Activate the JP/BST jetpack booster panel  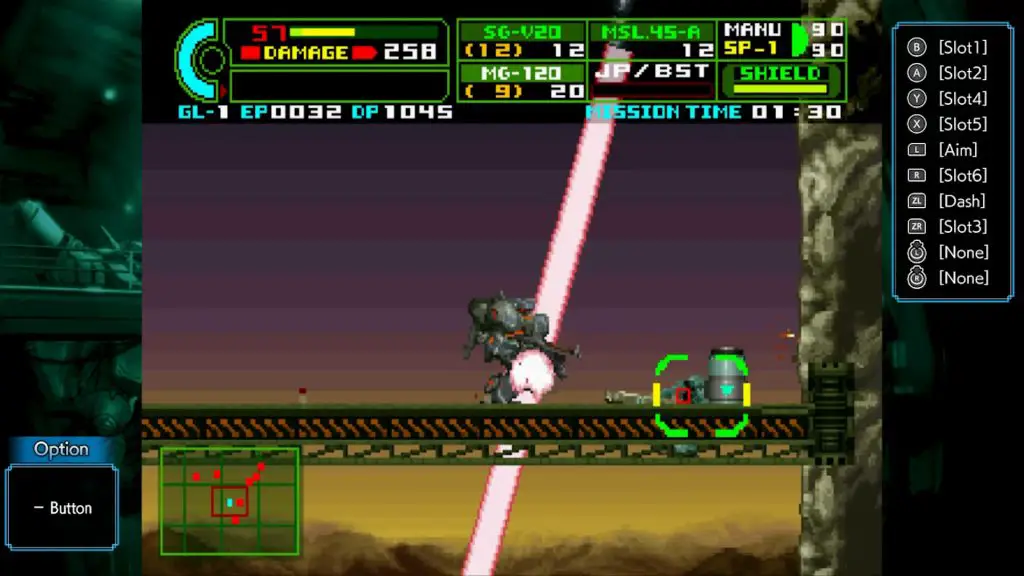pyautogui.click(x=652, y=80)
